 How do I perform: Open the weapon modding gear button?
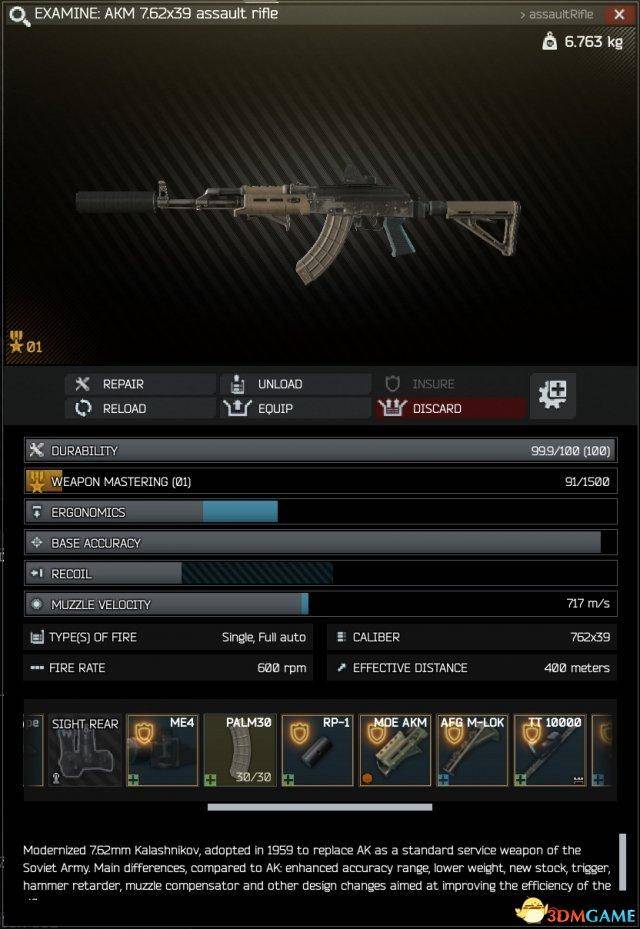click(552, 395)
